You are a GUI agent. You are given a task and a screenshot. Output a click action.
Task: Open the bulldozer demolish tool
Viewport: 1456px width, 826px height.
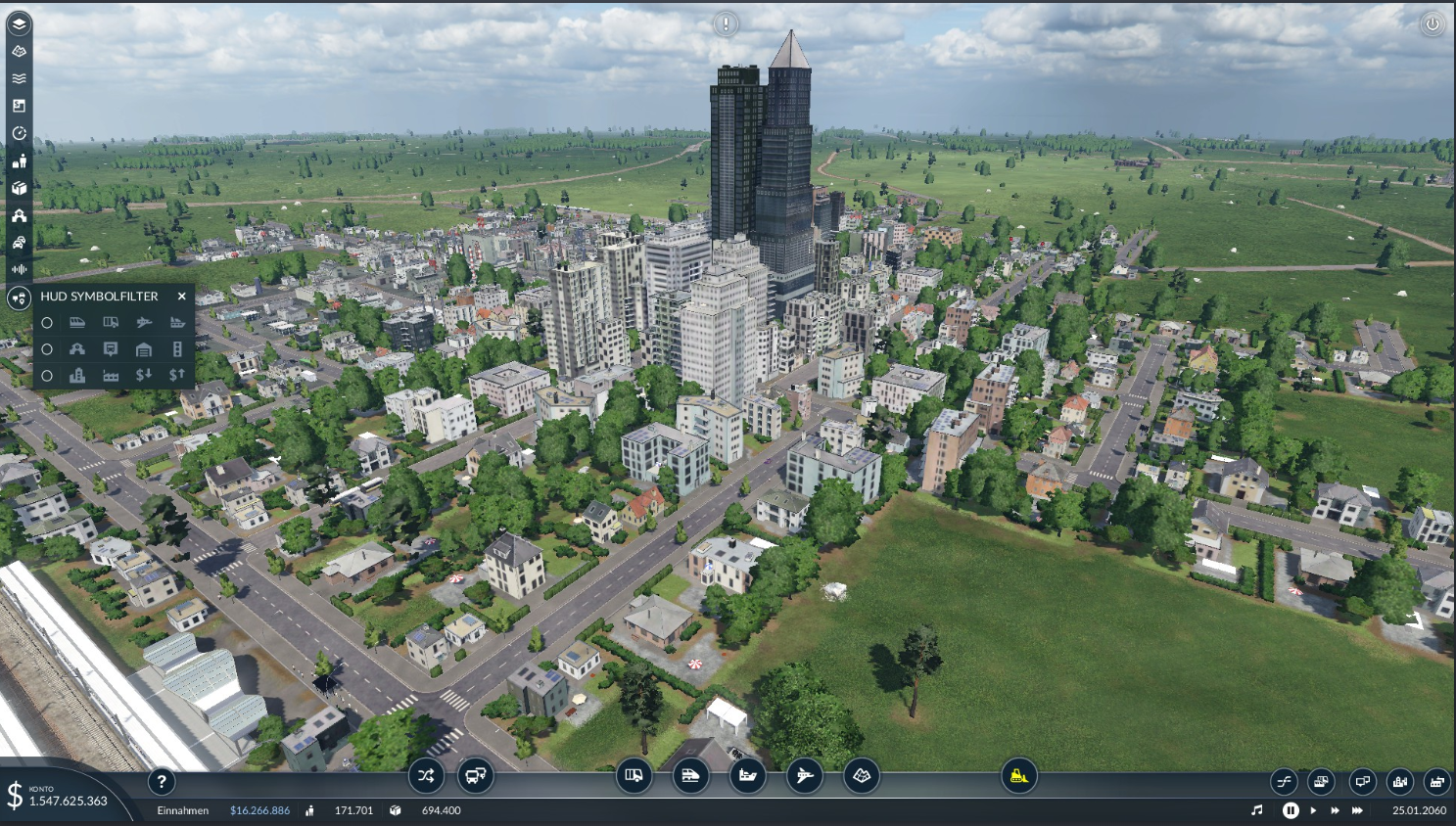[x=1018, y=776]
